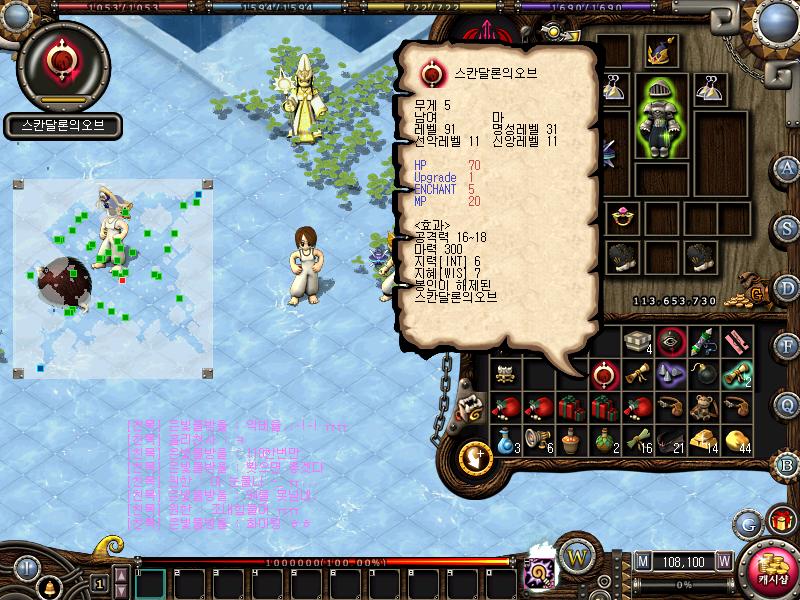The width and height of the screenshot is (800, 600).
Task: Click the round B menu button
Action: click(788, 464)
